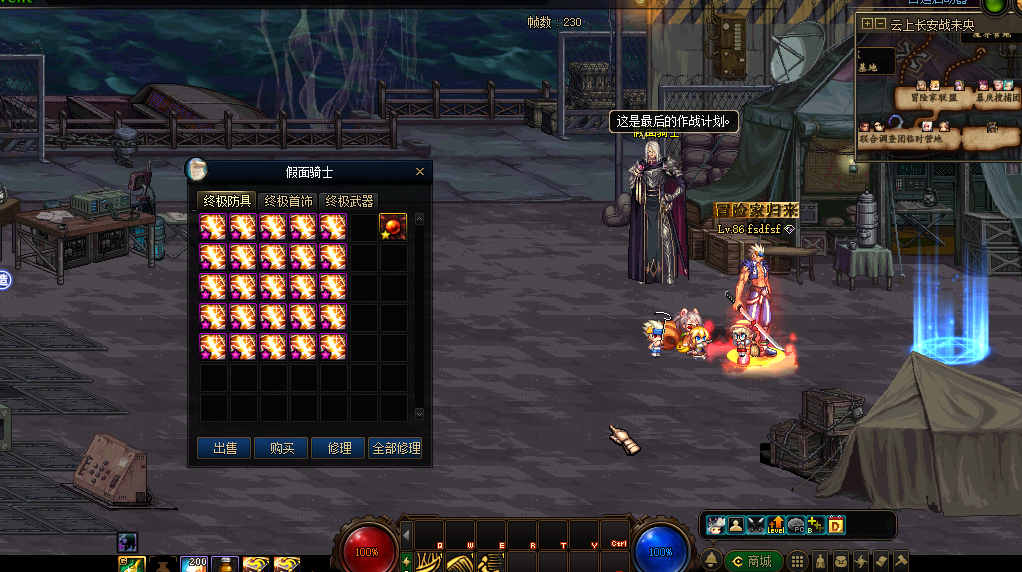The width and height of the screenshot is (1022, 572).
Task: Click the 冒险家联盟 location on the minimap
Action: point(934,97)
